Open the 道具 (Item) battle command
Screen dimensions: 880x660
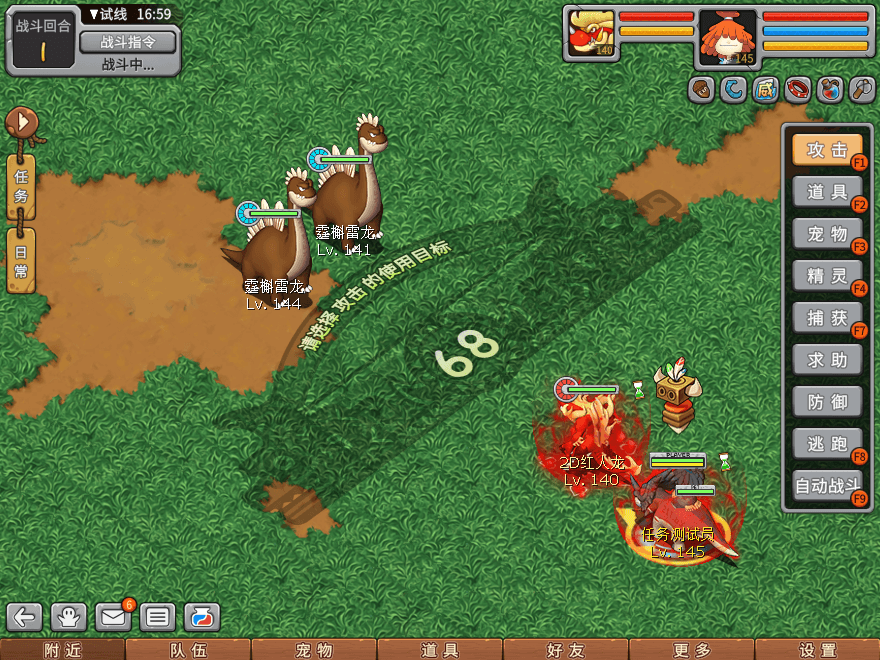click(x=826, y=192)
